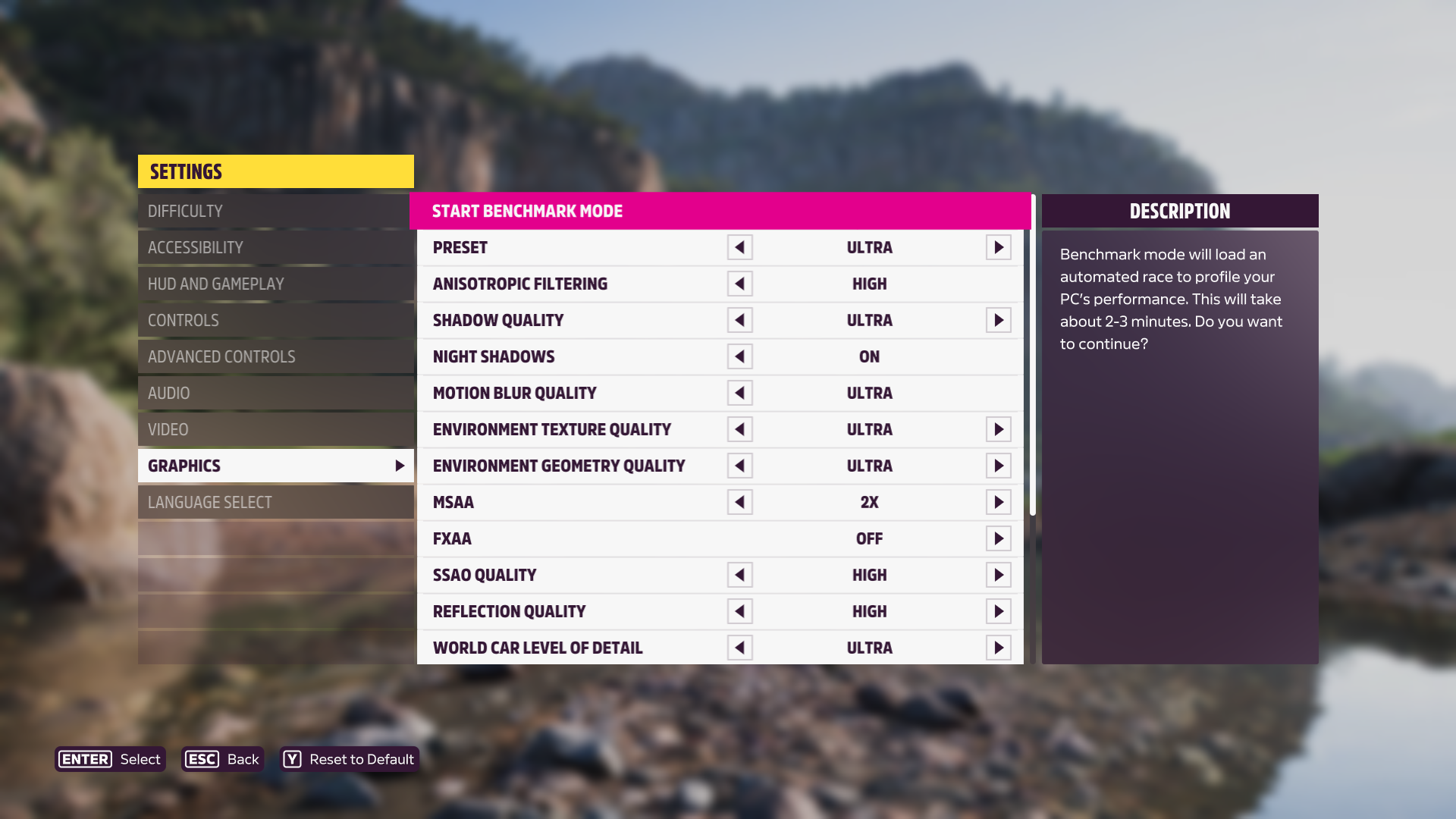Click Reset to Default at the bottom
Image resolution: width=1456 pixels, height=819 pixels.
[350, 759]
